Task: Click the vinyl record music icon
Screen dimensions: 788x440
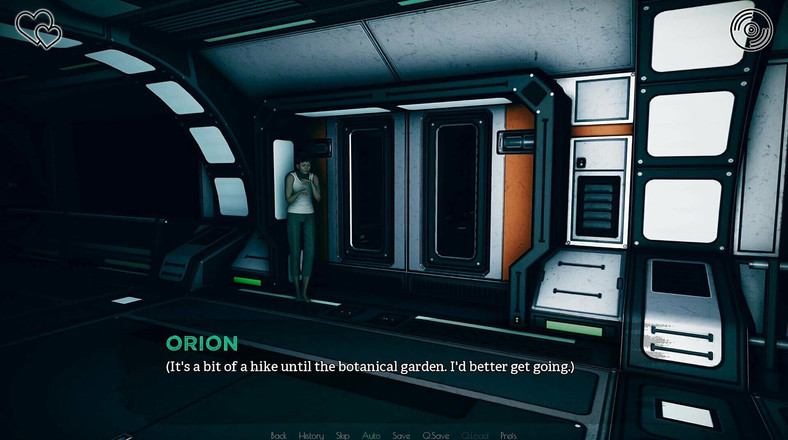Action: [753, 29]
